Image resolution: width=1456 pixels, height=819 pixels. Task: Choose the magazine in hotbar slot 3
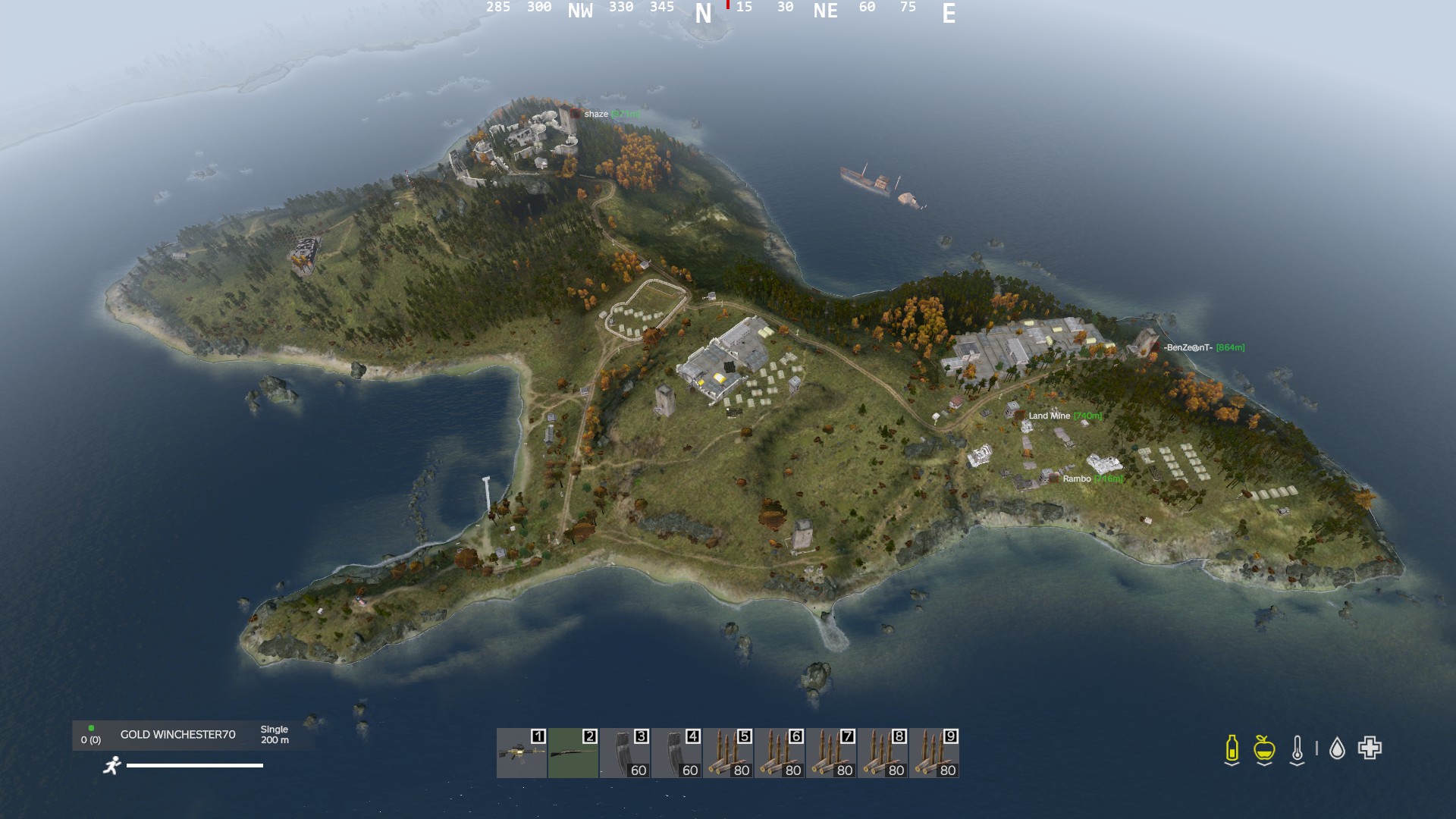click(x=625, y=753)
